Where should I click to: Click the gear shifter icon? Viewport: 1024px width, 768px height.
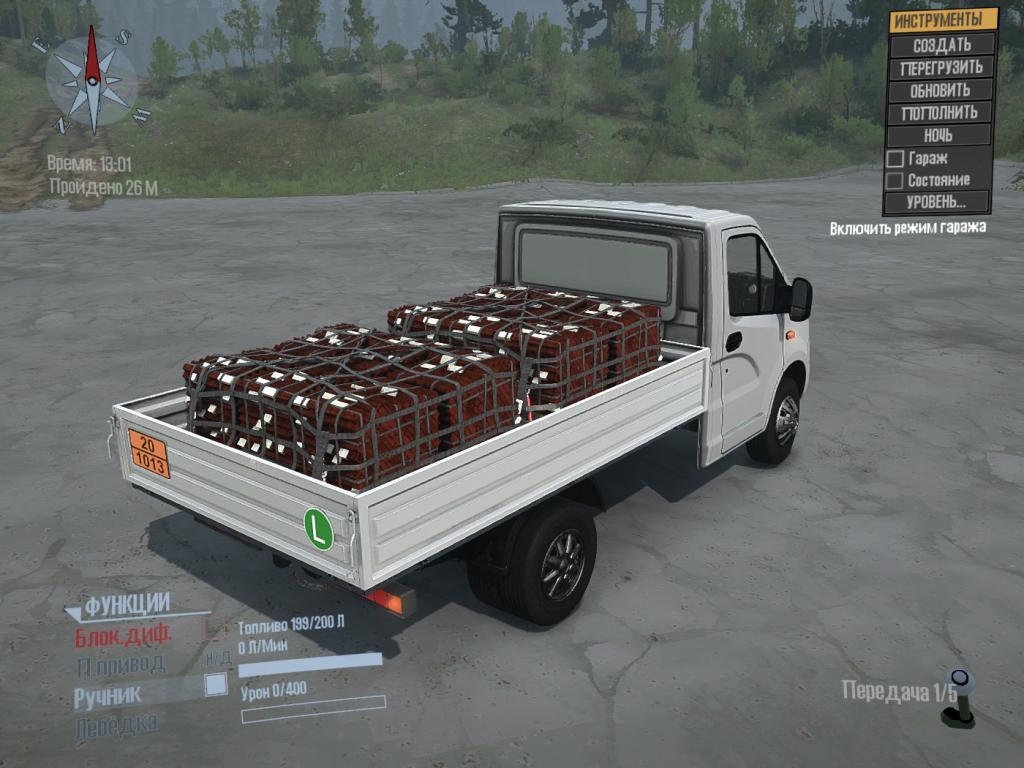[x=960, y=700]
